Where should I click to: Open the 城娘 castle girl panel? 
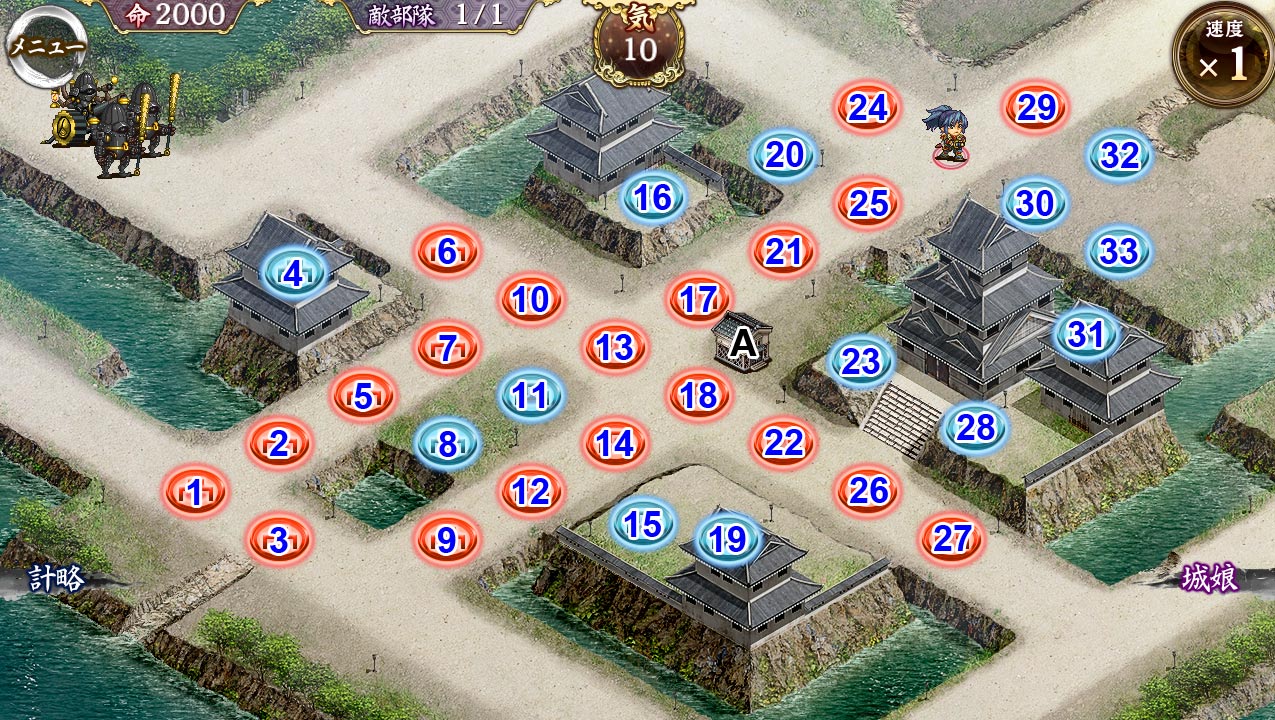point(1211,579)
